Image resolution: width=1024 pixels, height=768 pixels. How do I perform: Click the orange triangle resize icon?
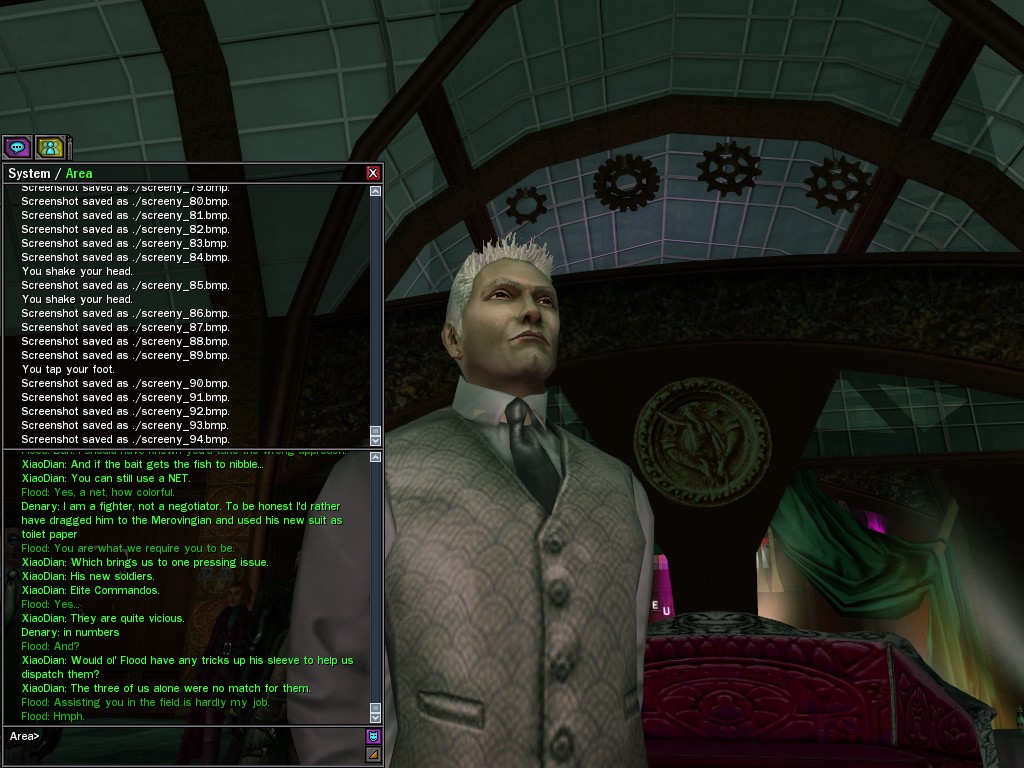[x=374, y=754]
